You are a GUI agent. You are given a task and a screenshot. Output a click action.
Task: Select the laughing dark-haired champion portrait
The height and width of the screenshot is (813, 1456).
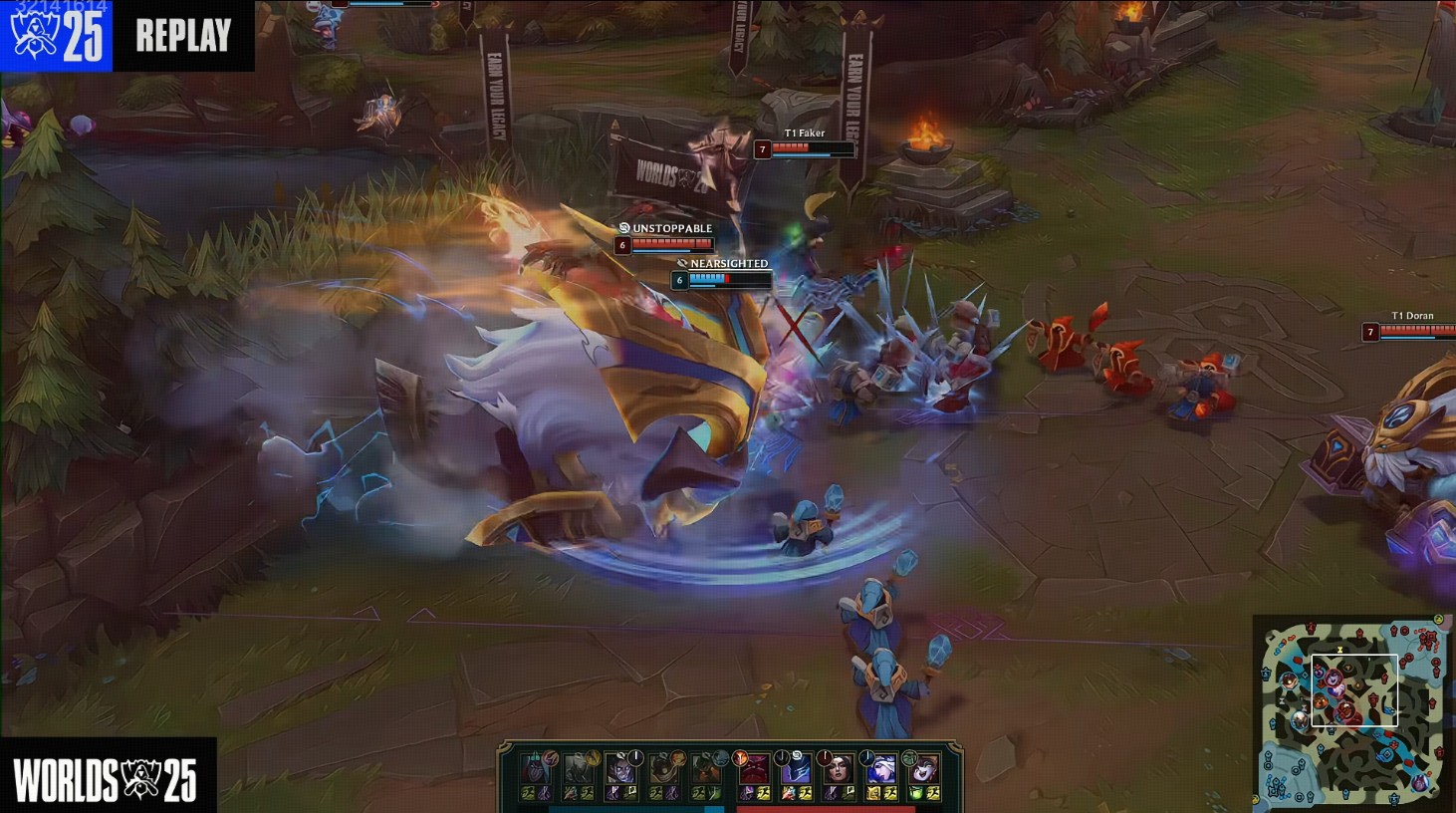(922, 768)
